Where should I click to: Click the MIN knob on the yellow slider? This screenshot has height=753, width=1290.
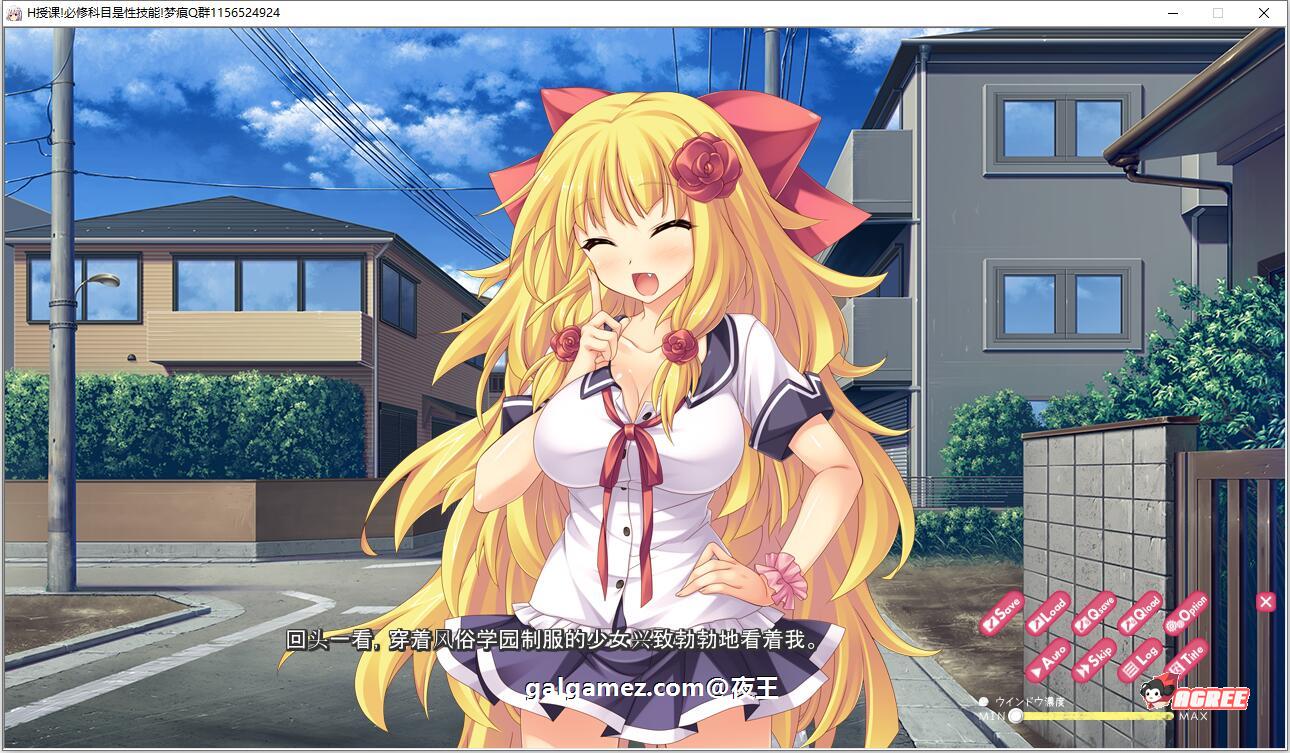(x=1016, y=715)
